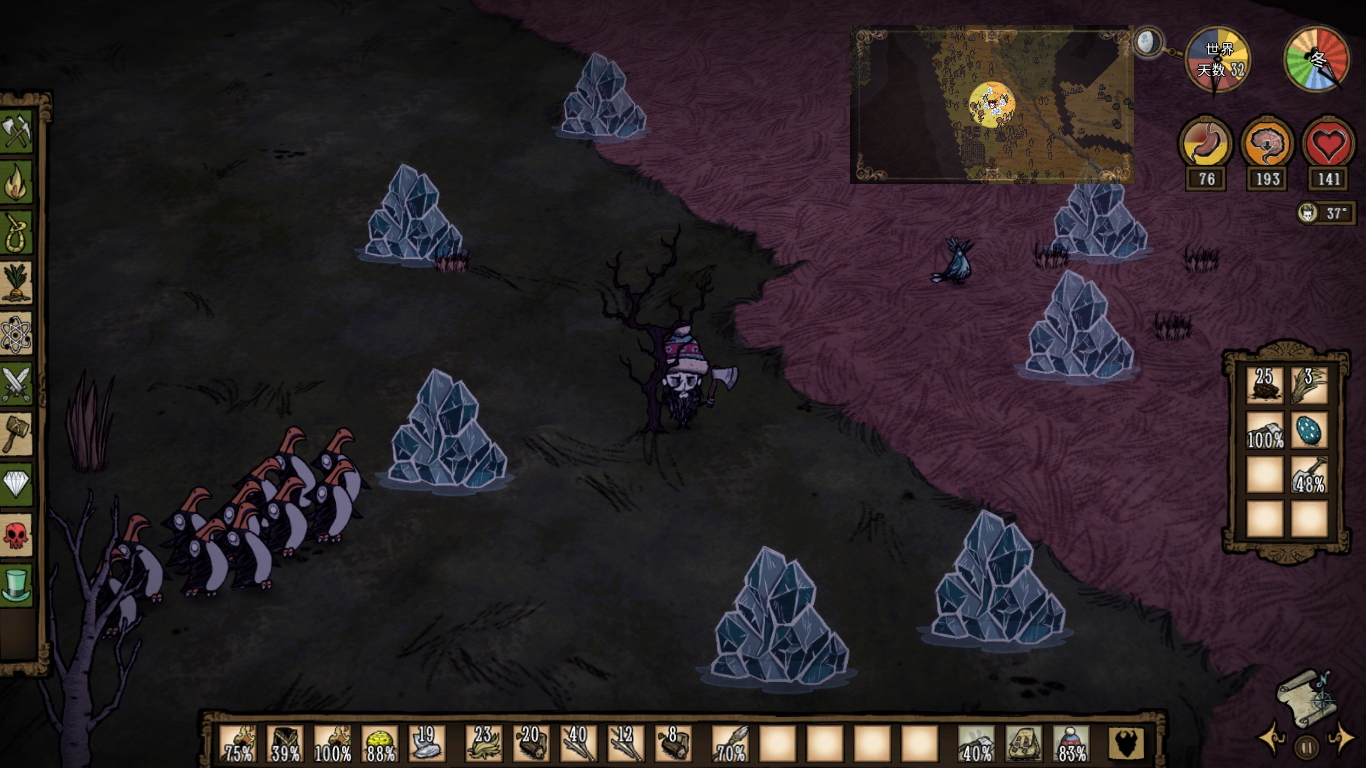The height and width of the screenshot is (768, 1366).
Task: Pause the game
Action: coord(1306,745)
